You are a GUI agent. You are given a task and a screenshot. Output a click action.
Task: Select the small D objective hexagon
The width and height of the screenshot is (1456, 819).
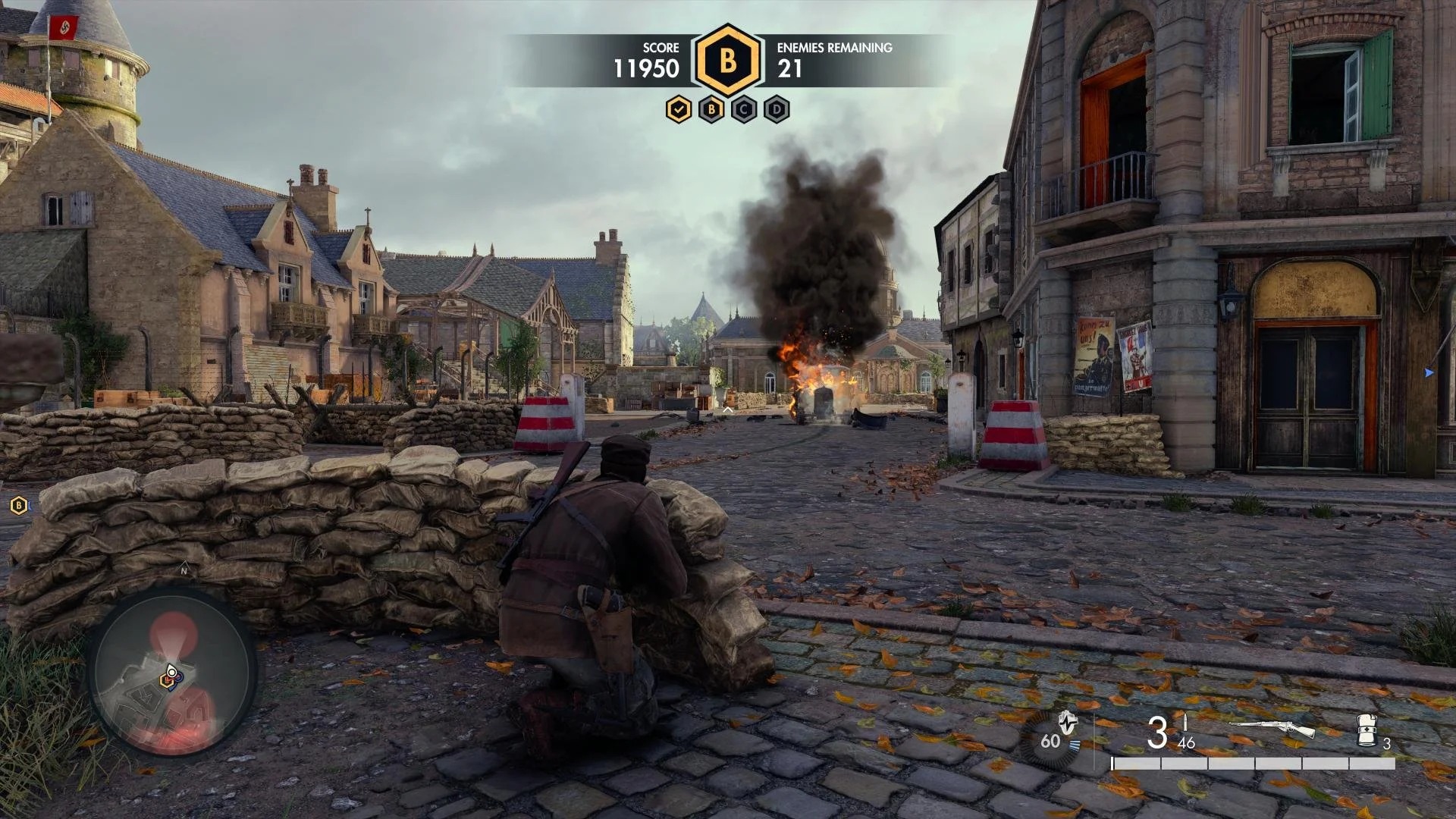777,110
